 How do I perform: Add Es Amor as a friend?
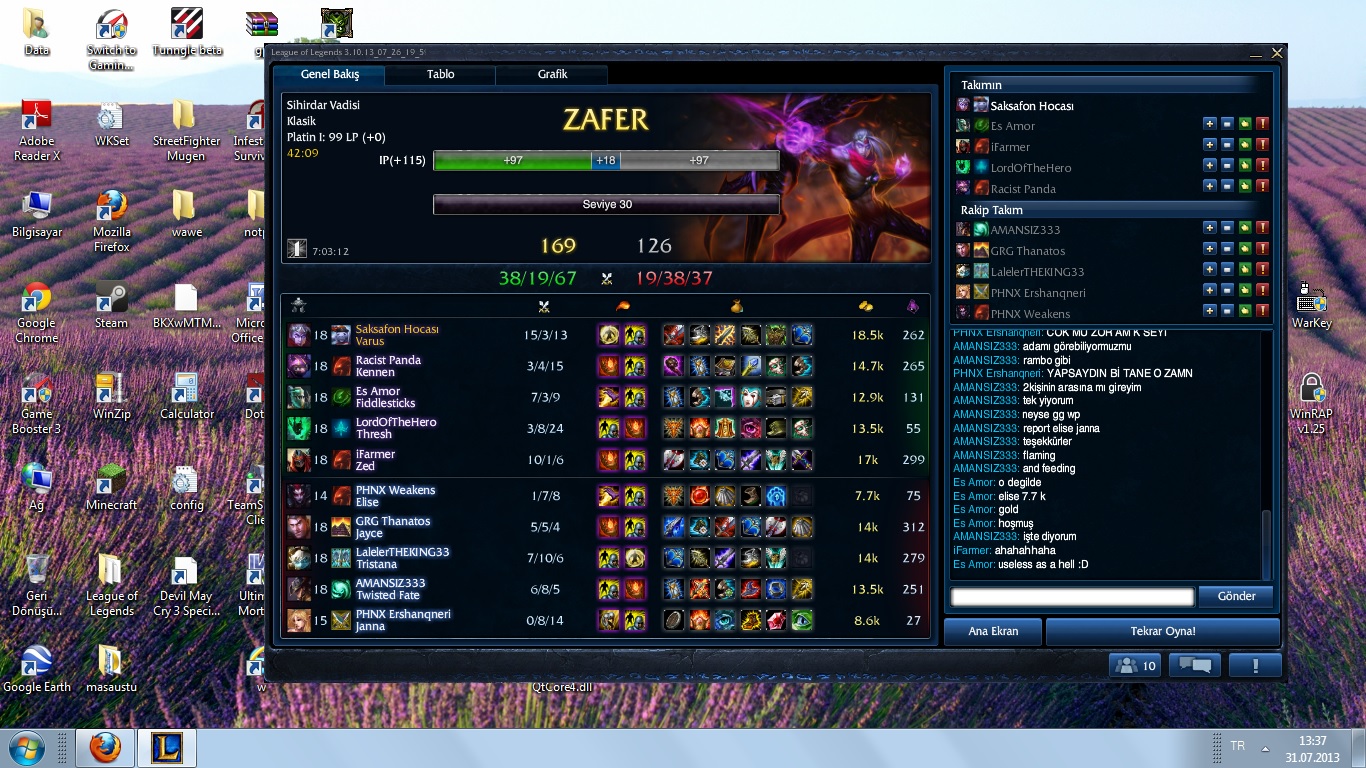point(1209,124)
